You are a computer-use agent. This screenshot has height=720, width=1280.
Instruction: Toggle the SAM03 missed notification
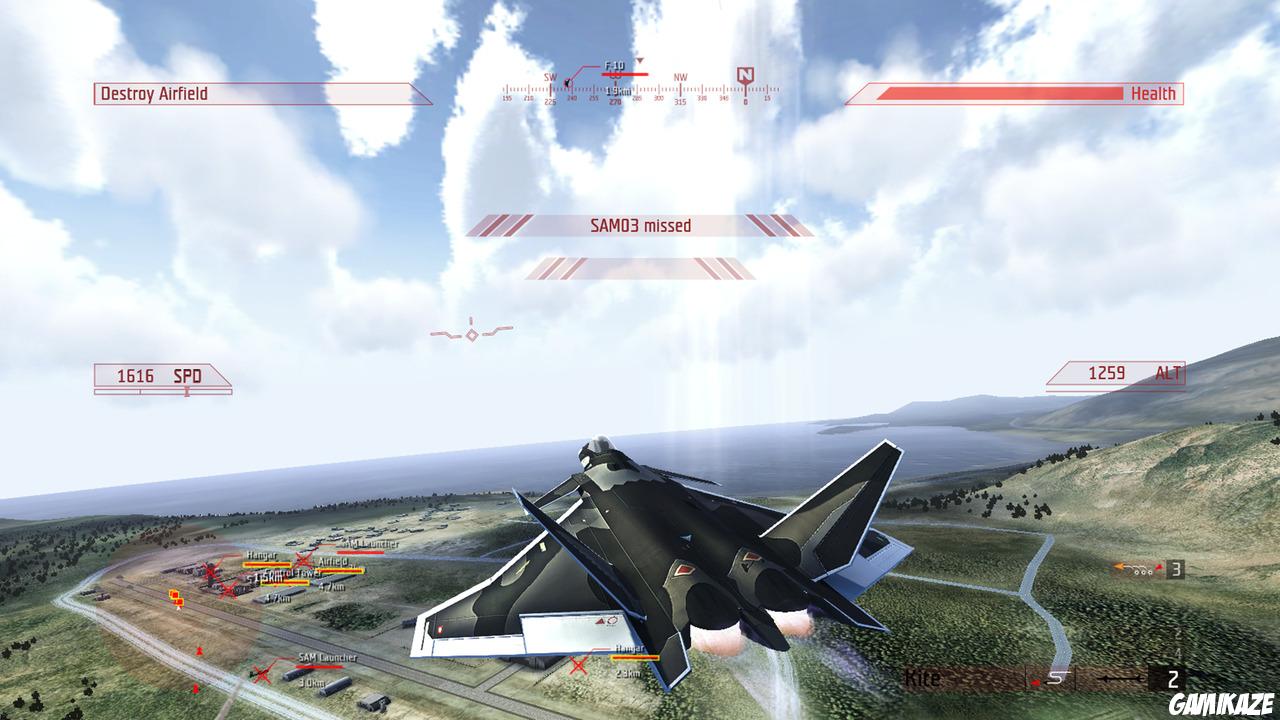tap(640, 225)
